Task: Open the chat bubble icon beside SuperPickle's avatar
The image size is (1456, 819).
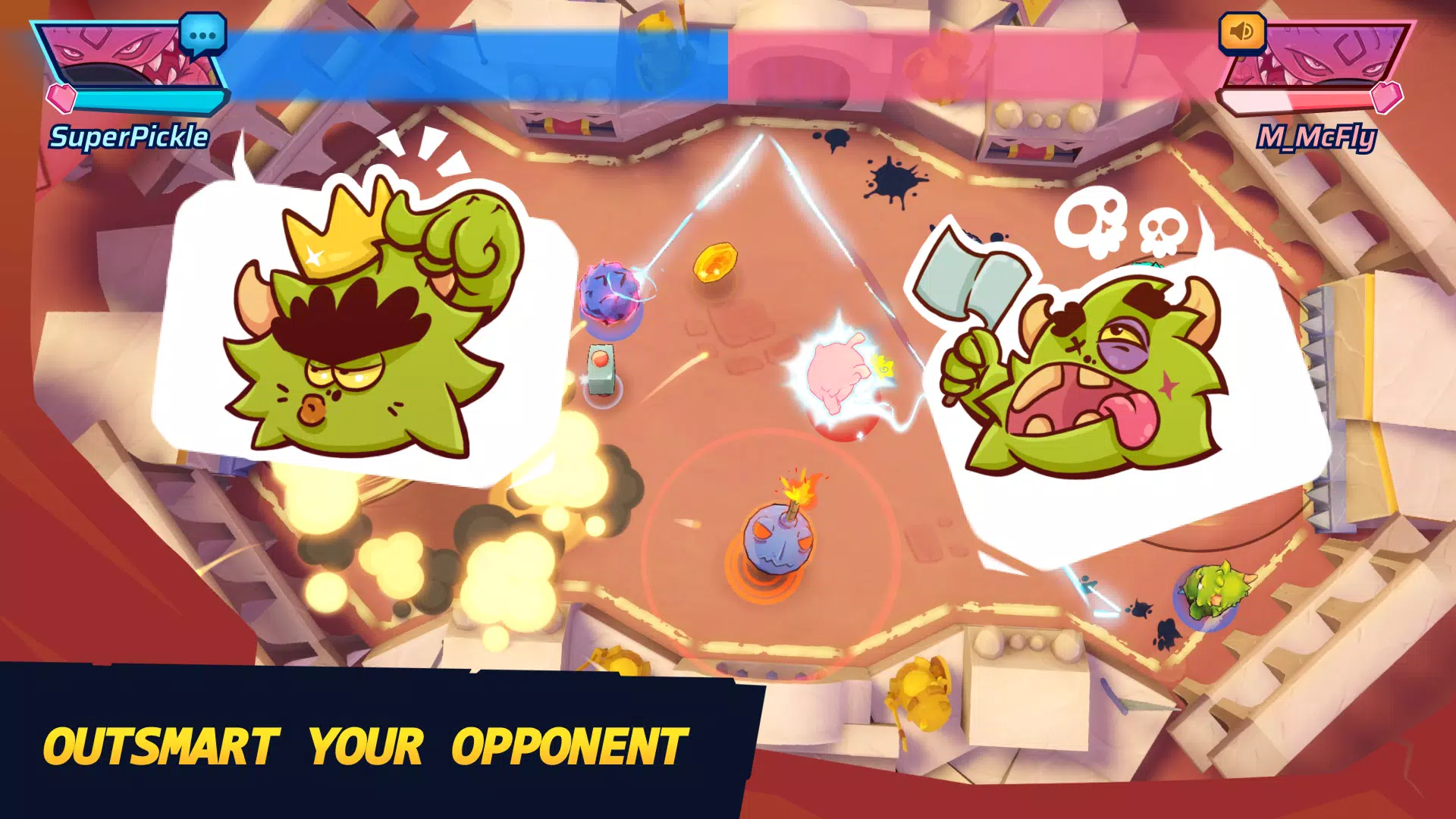Action: click(203, 34)
